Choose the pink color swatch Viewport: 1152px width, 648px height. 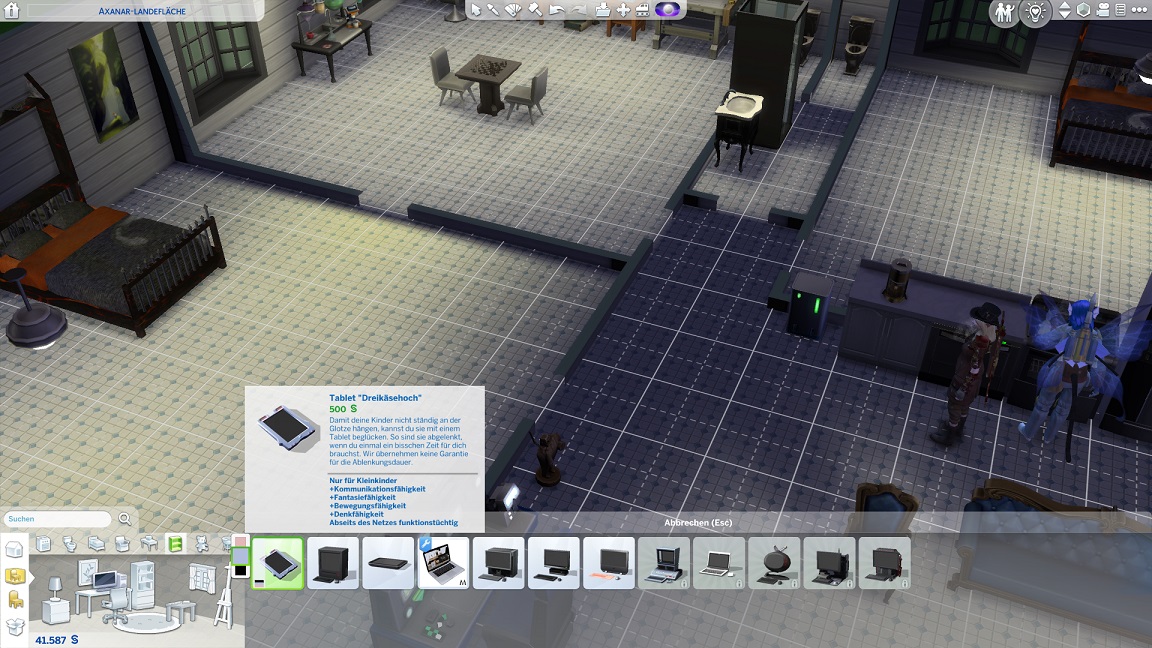coord(240,541)
